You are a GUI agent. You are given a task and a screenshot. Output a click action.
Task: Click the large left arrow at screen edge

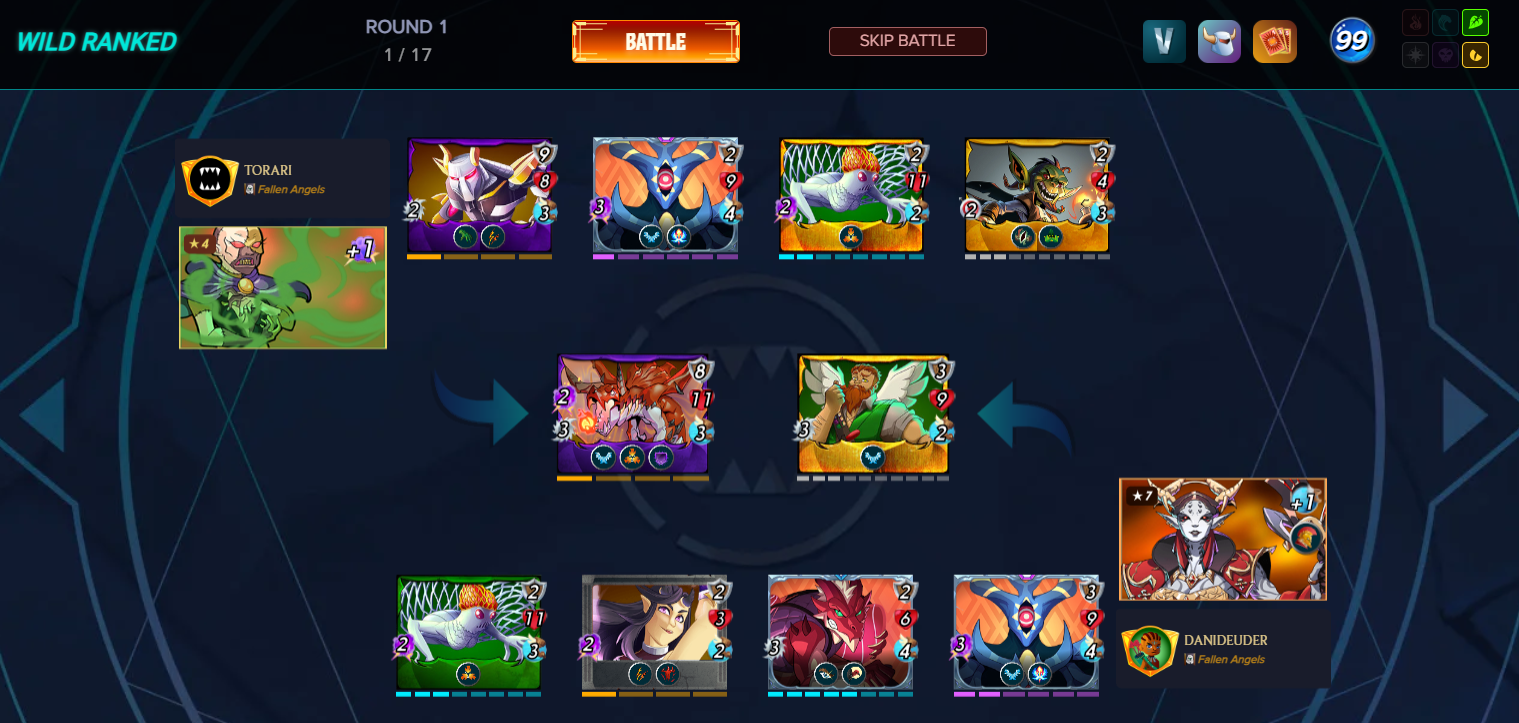[x=43, y=415]
